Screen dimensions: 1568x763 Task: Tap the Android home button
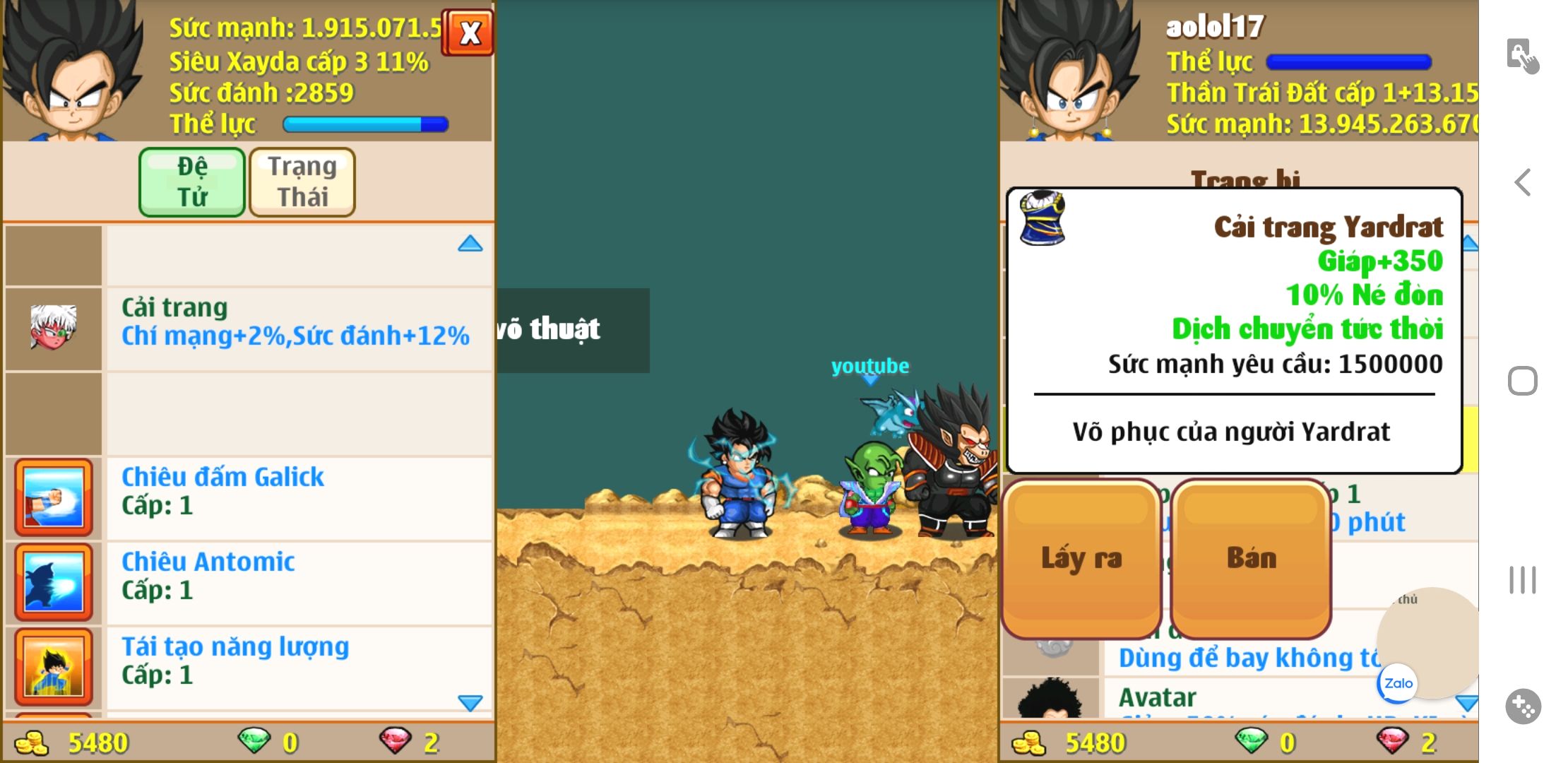click(1523, 381)
